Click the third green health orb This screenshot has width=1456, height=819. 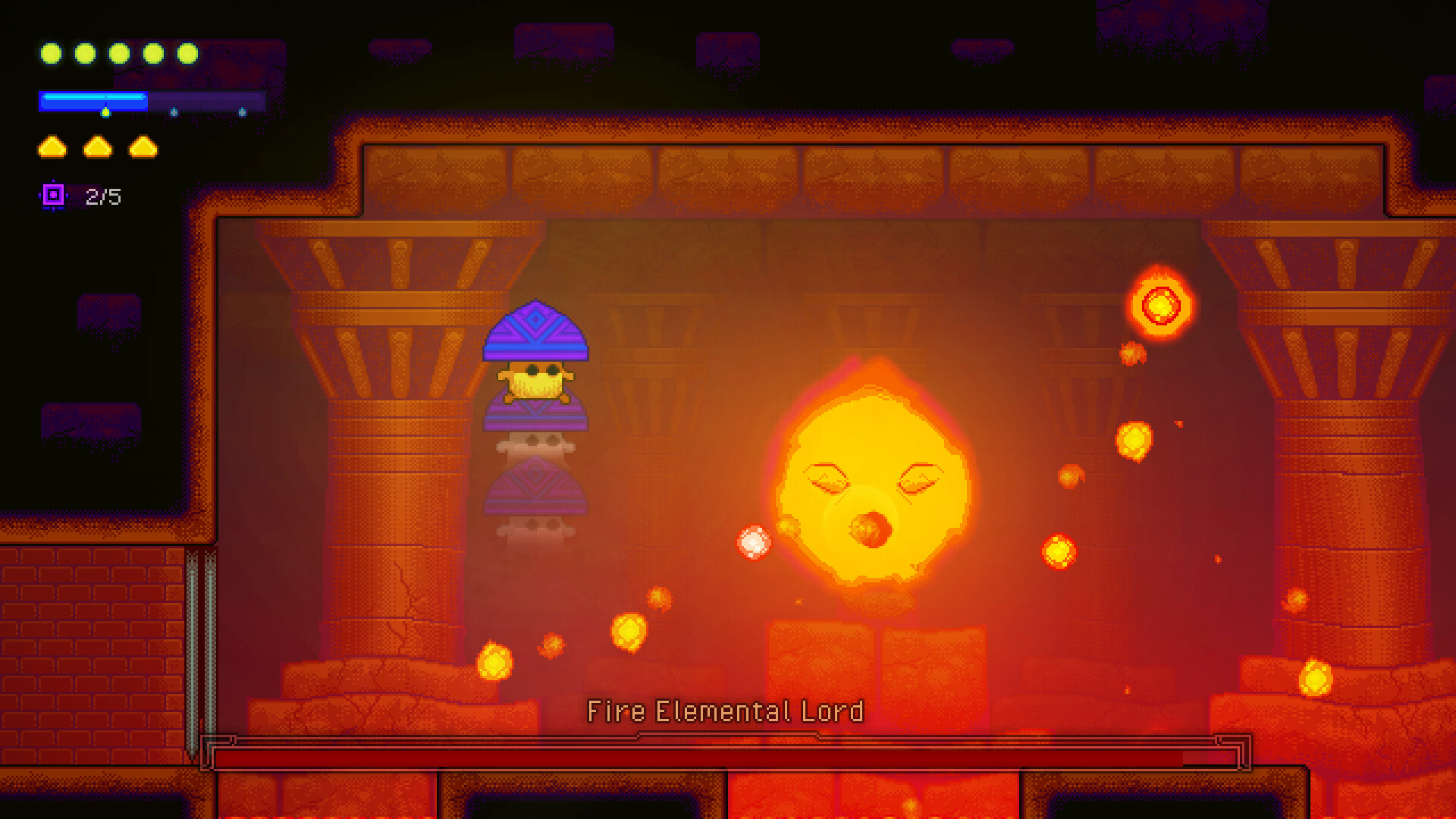pyautogui.click(x=119, y=54)
